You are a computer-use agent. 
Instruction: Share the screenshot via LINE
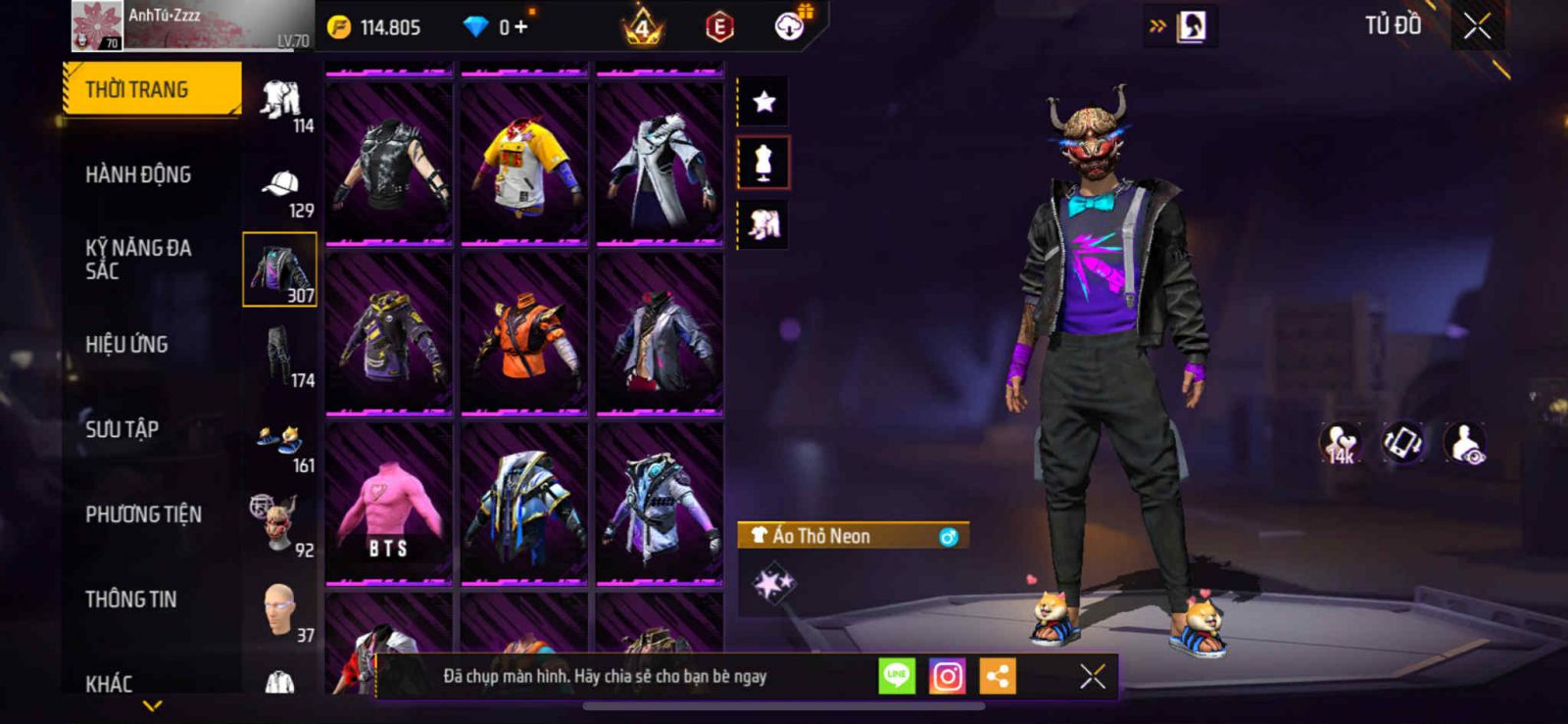(896, 676)
